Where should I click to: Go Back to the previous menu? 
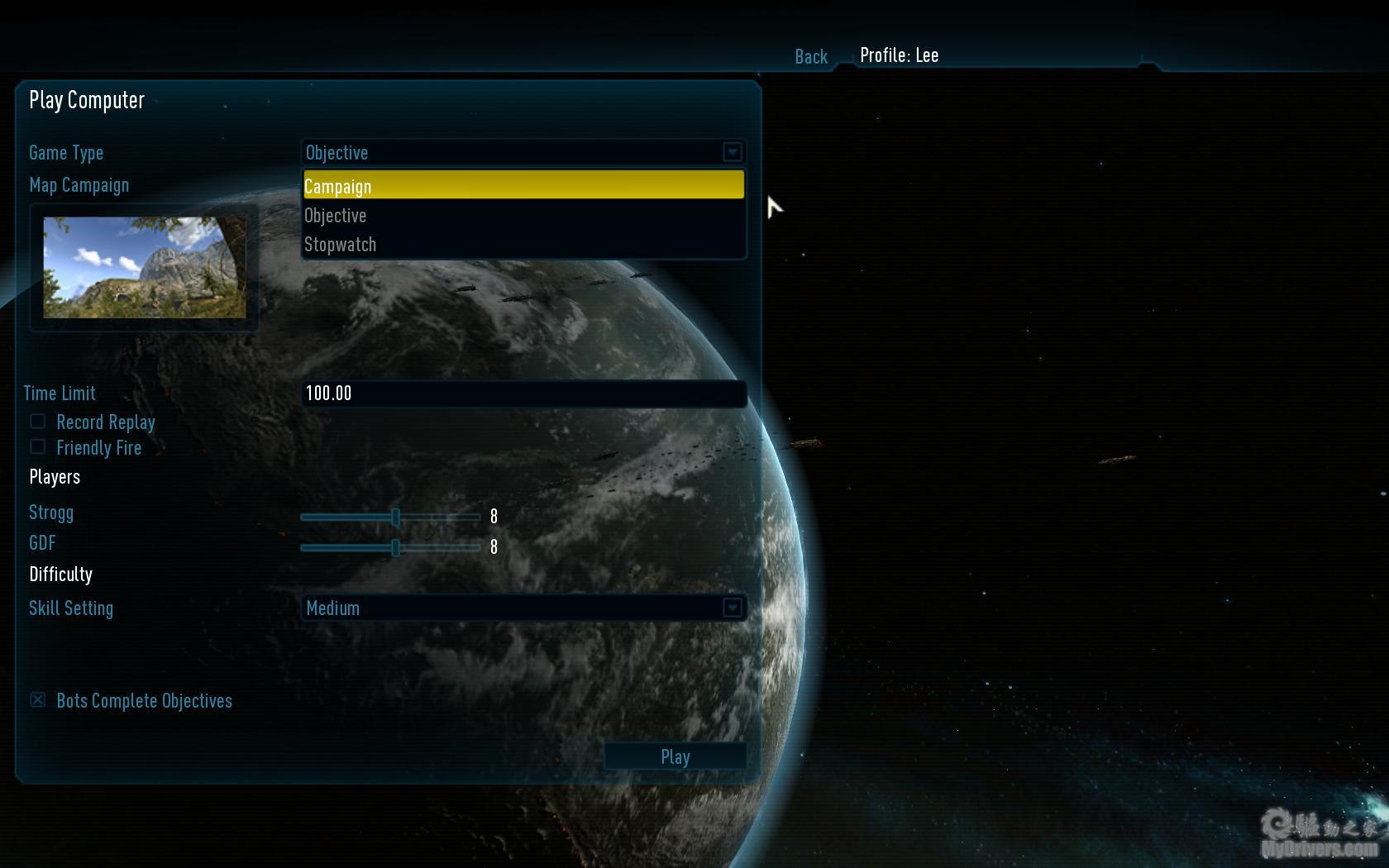(811, 56)
